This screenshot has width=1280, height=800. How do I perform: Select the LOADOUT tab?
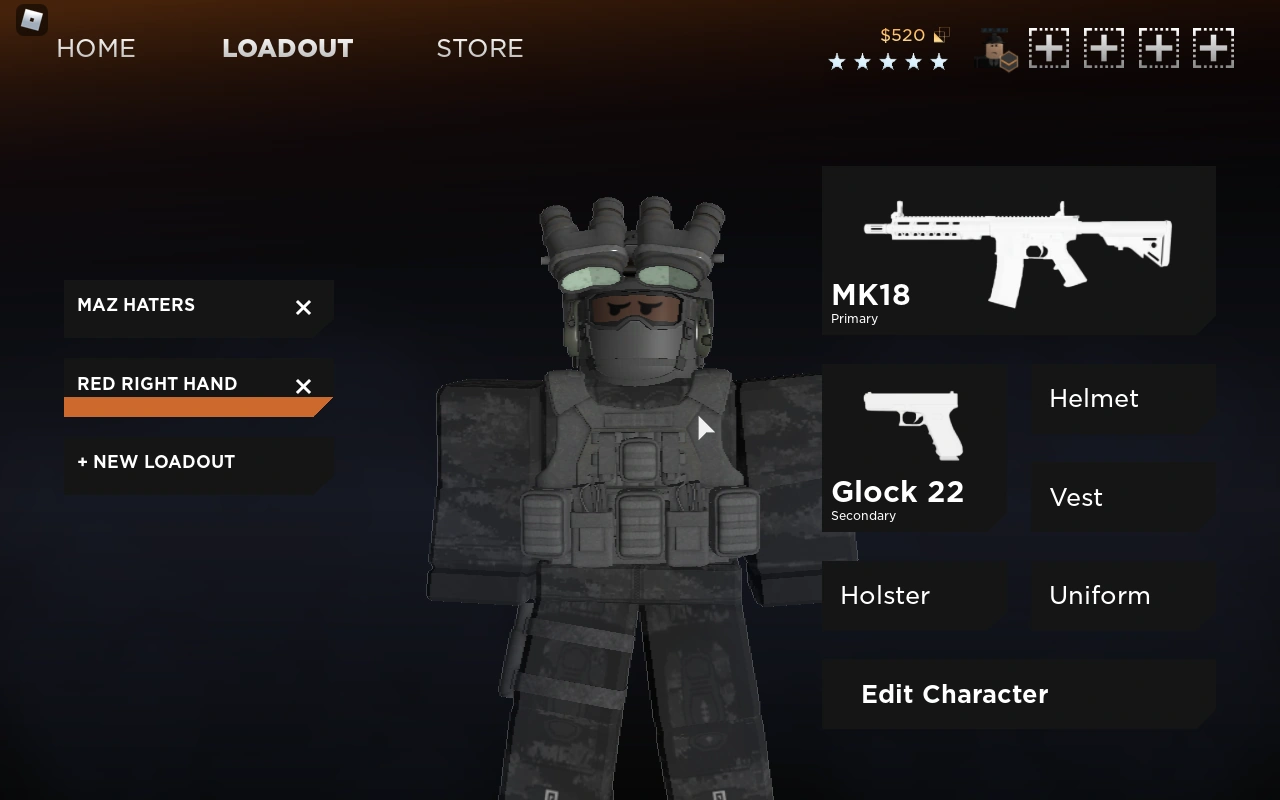[288, 48]
